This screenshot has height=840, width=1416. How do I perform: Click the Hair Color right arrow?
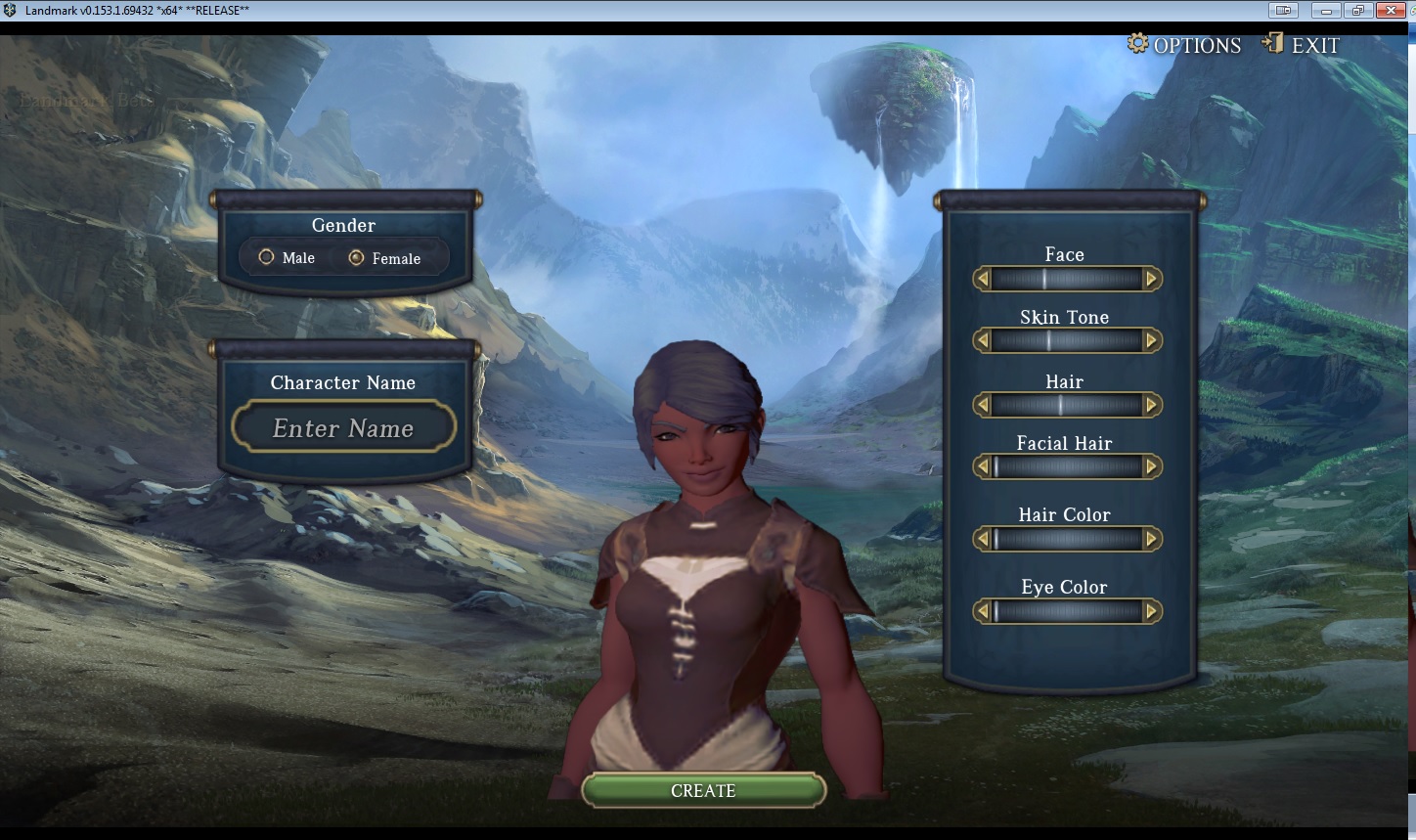coord(1151,539)
